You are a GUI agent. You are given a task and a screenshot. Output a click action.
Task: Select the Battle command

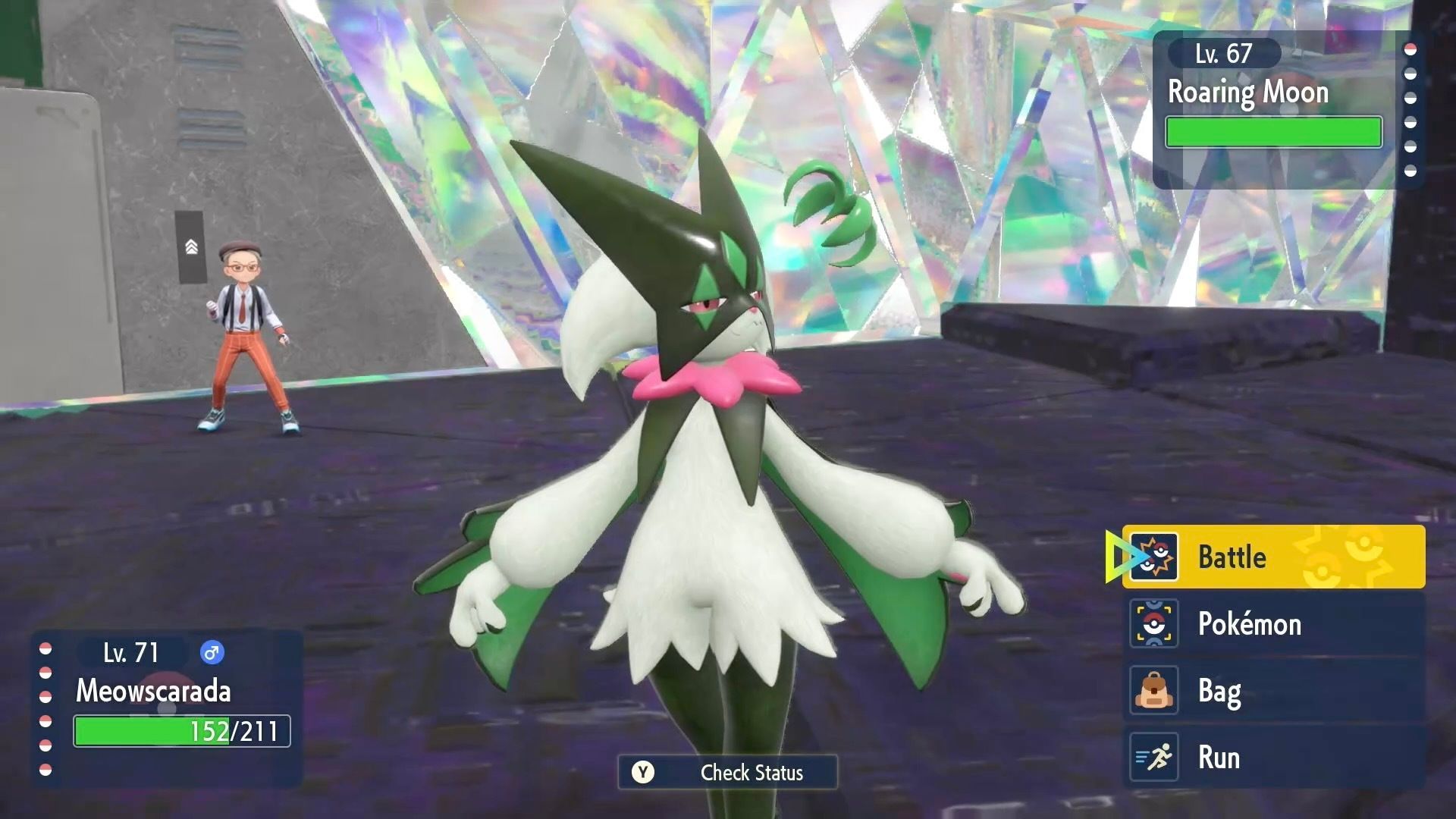(1272, 557)
